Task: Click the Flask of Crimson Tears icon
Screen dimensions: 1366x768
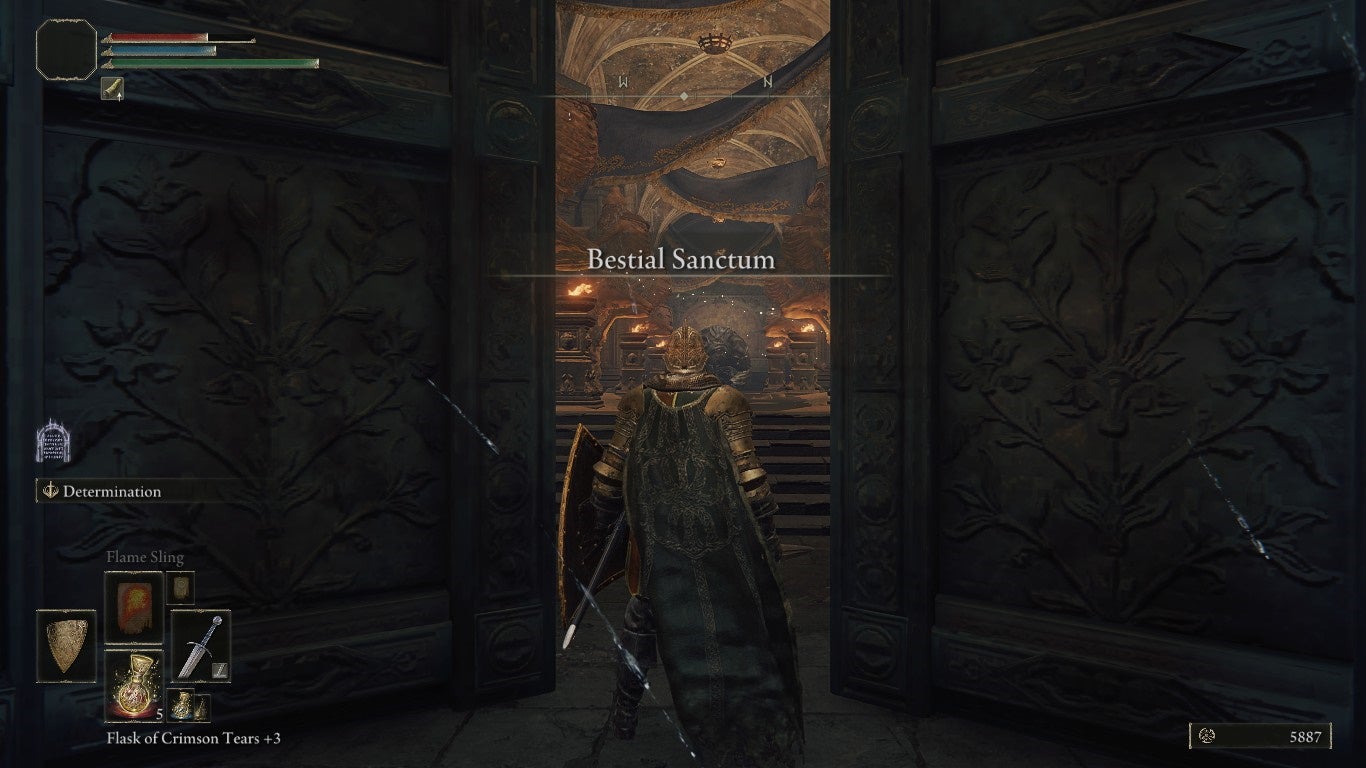Action: pos(135,686)
